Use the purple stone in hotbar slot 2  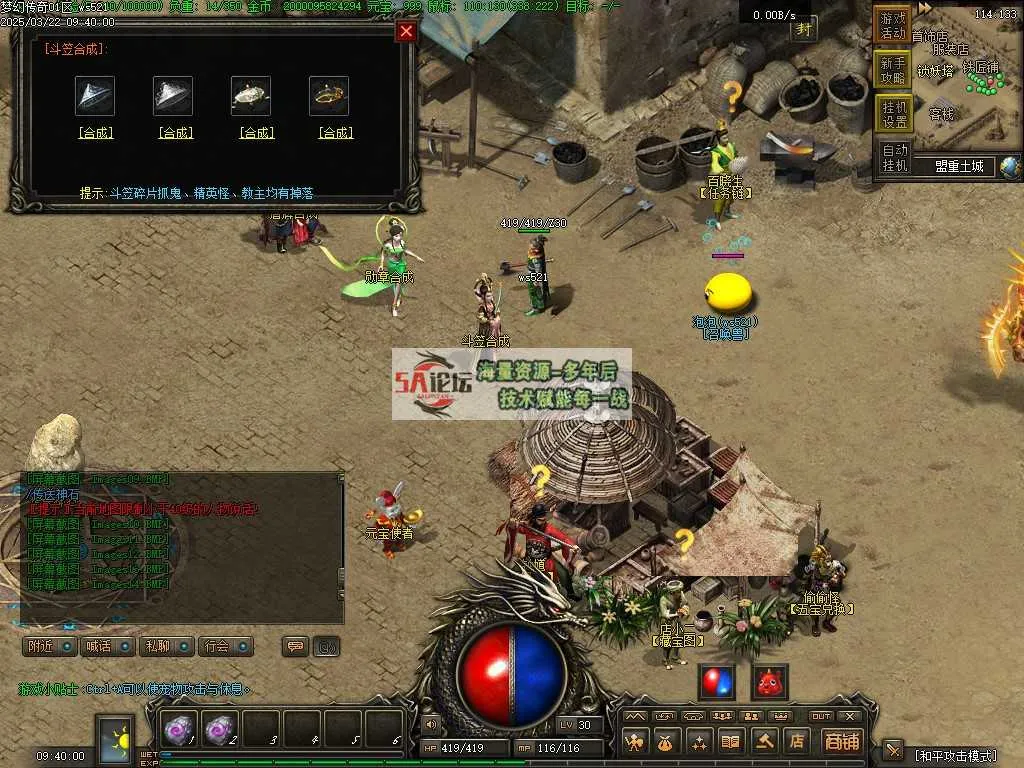[x=221, y=730]
